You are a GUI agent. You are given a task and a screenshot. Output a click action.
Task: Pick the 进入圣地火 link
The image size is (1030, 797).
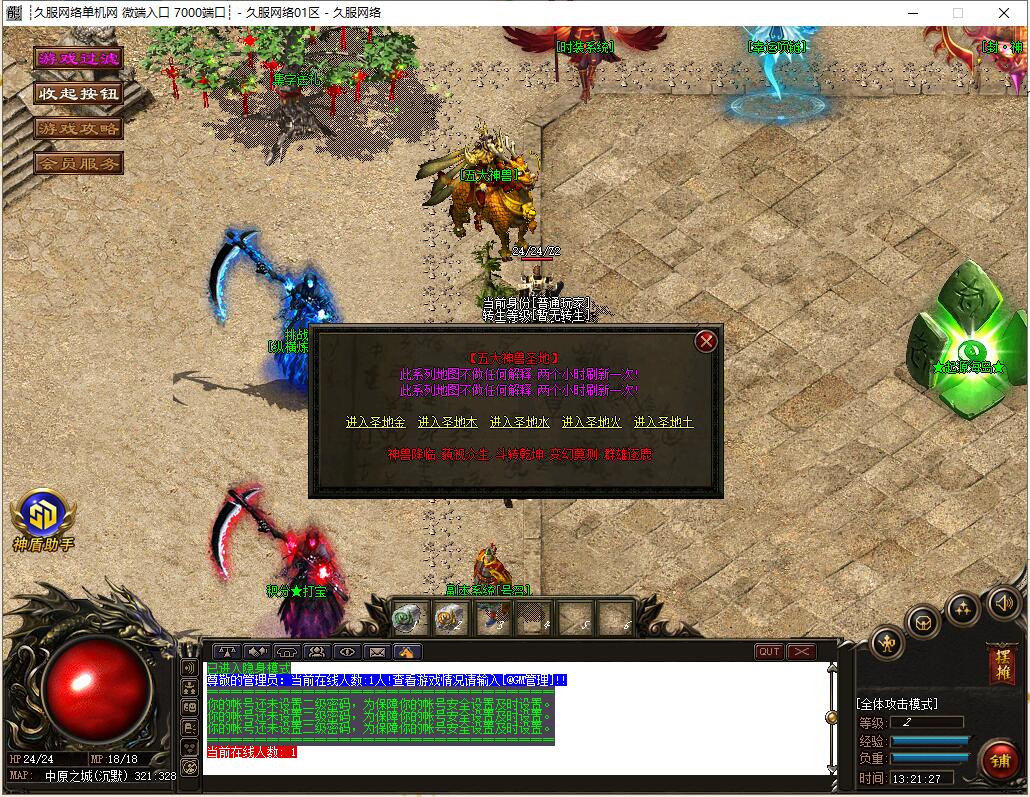click(x=592, y=422)
